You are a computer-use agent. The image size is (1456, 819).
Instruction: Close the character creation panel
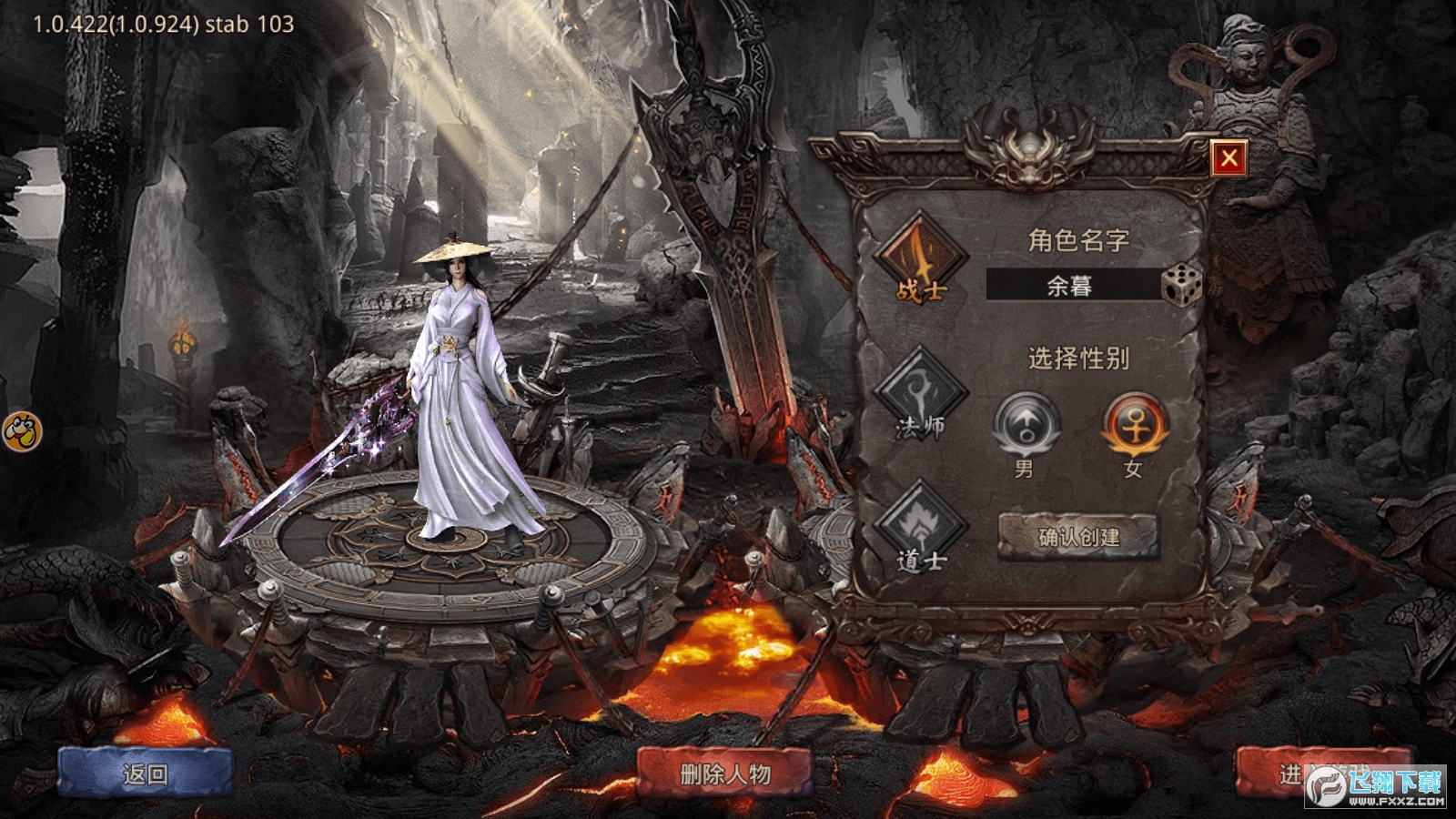[1228, 158]
